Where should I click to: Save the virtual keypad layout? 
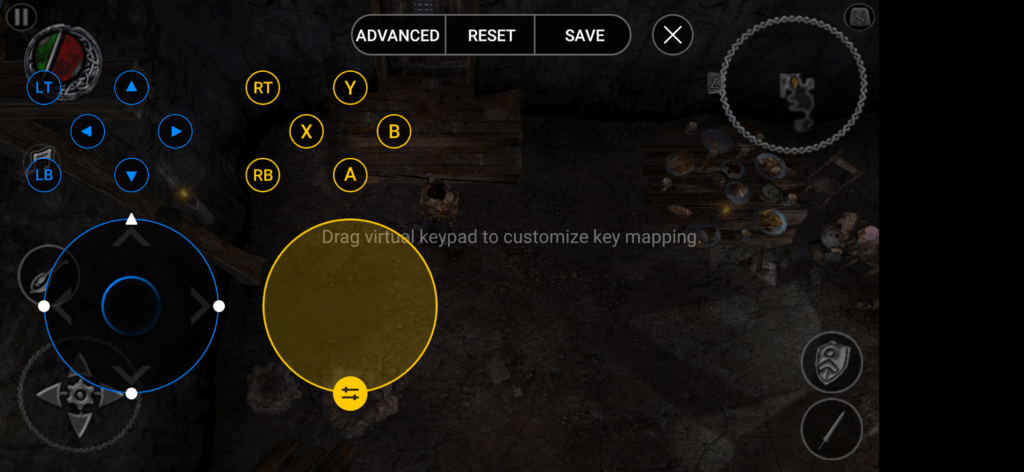pos(584,35)
